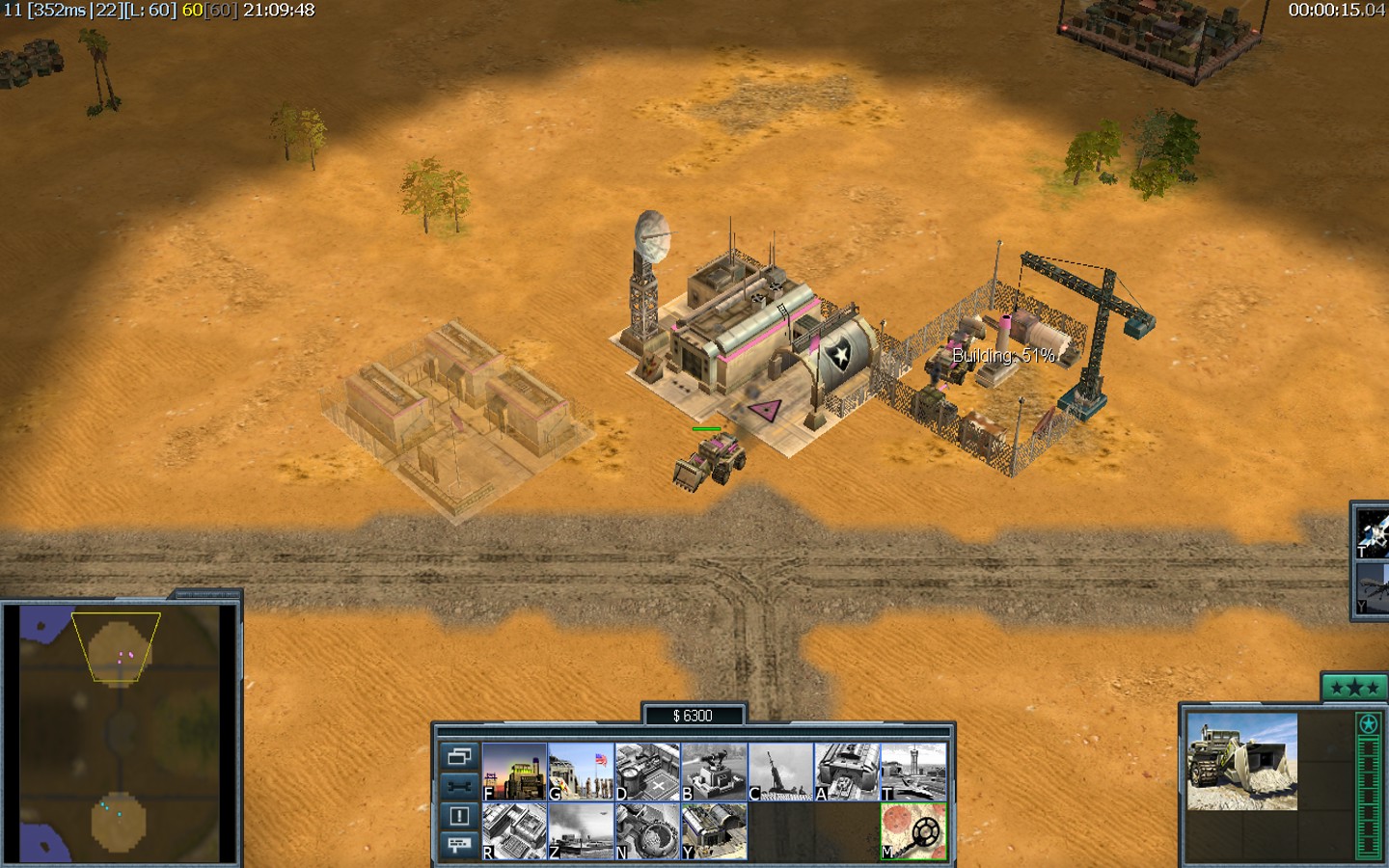
Task: Select the Supply Drop Zone icon (Z)
Action: point(581,830)
